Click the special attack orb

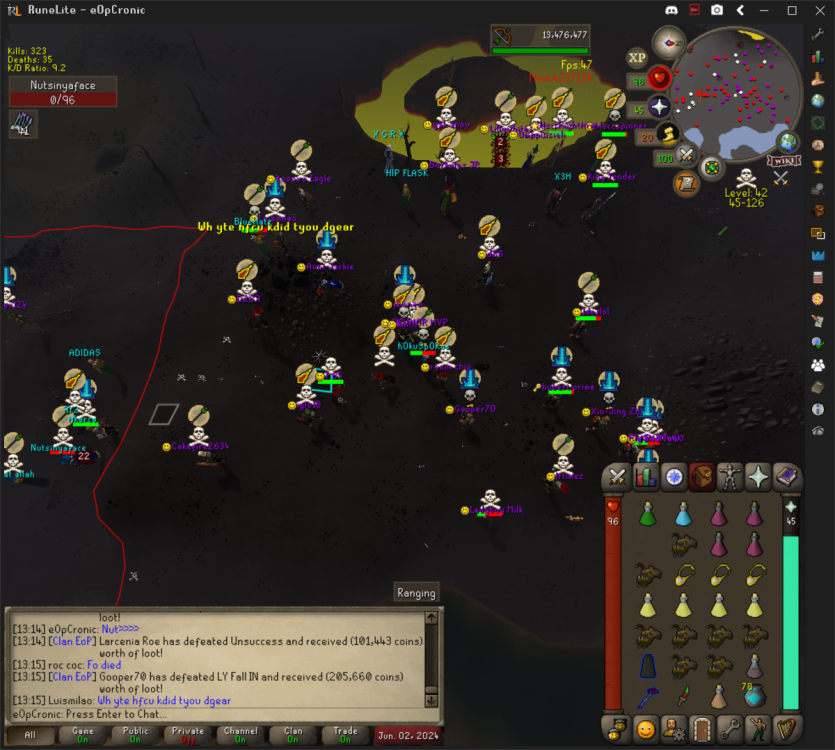click(686, 156)
